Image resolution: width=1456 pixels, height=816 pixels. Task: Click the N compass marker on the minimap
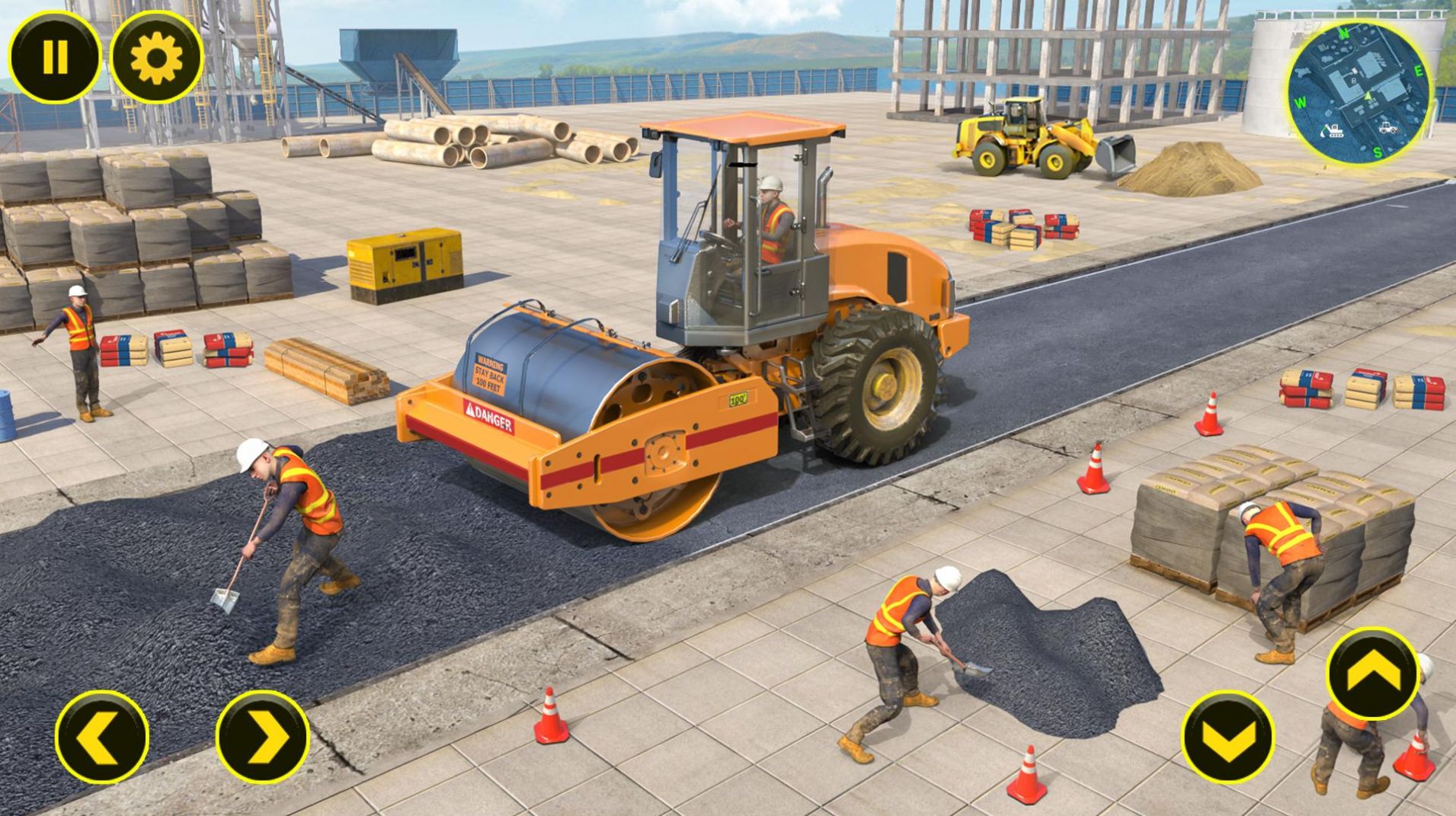click(x=1344, y=34)
